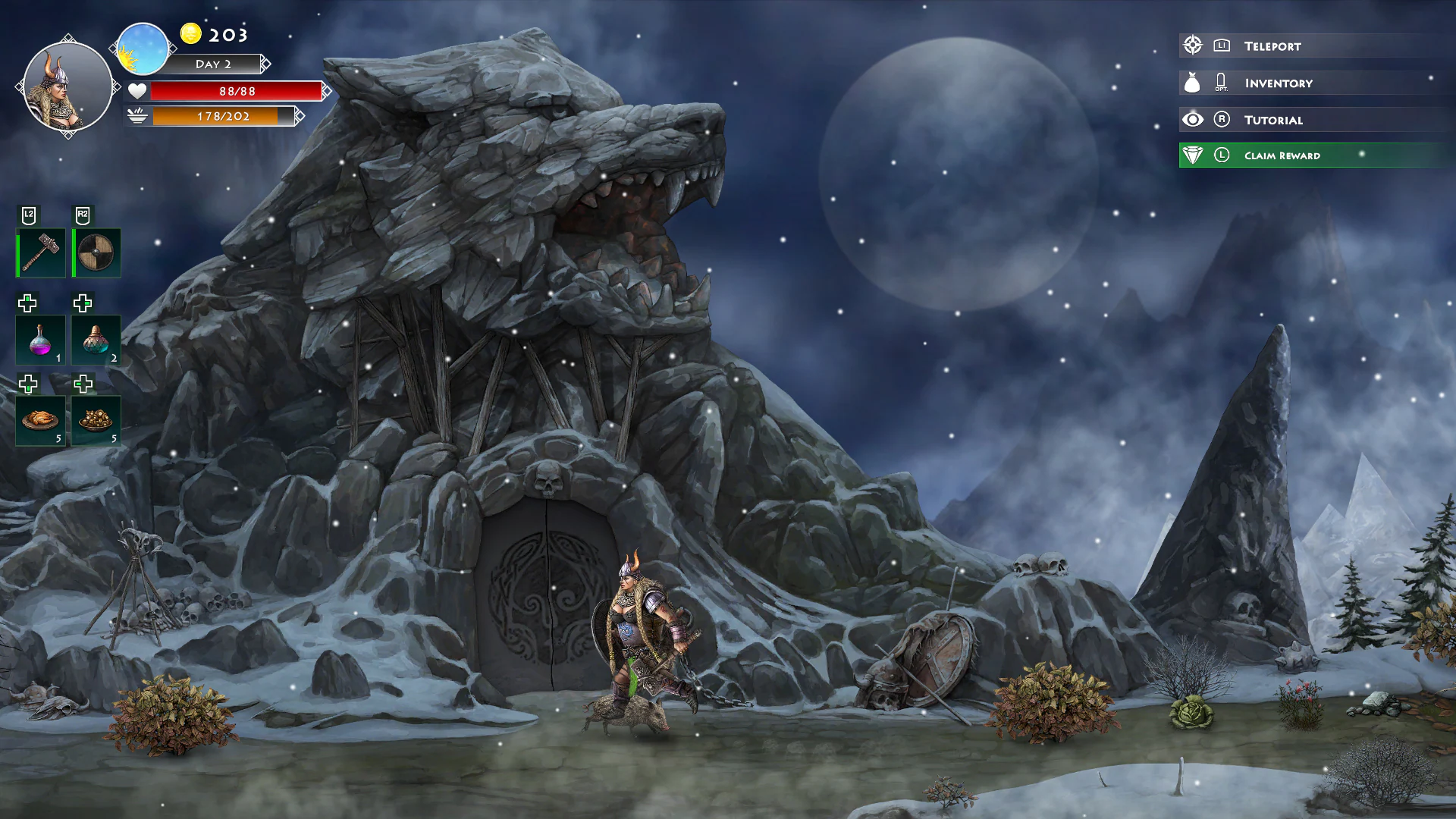Select the hammer weapon in the L2 slot
The image size is (1456, 819).
39,252
